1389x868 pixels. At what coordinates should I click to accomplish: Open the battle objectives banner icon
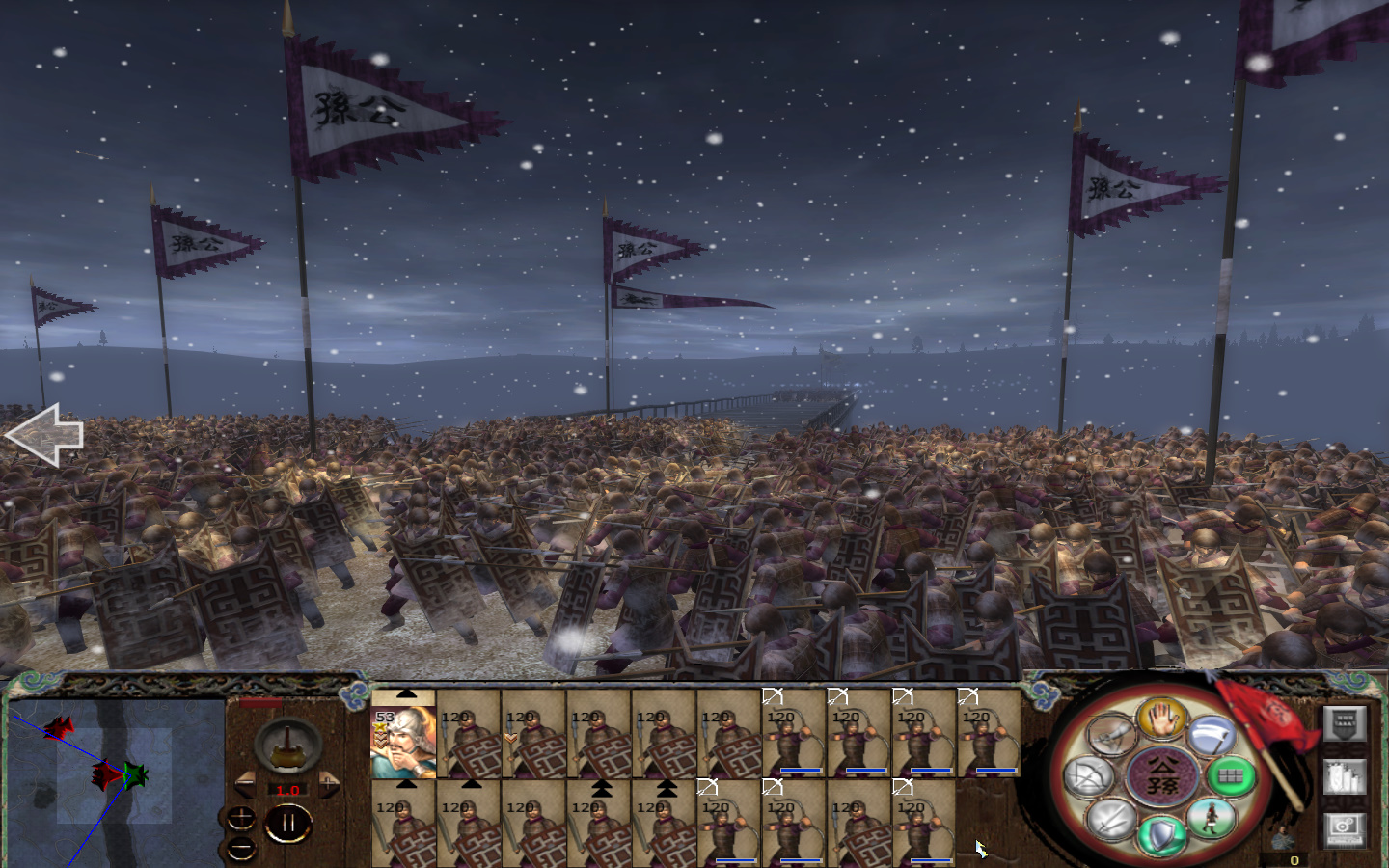(x=1345, y=723)
